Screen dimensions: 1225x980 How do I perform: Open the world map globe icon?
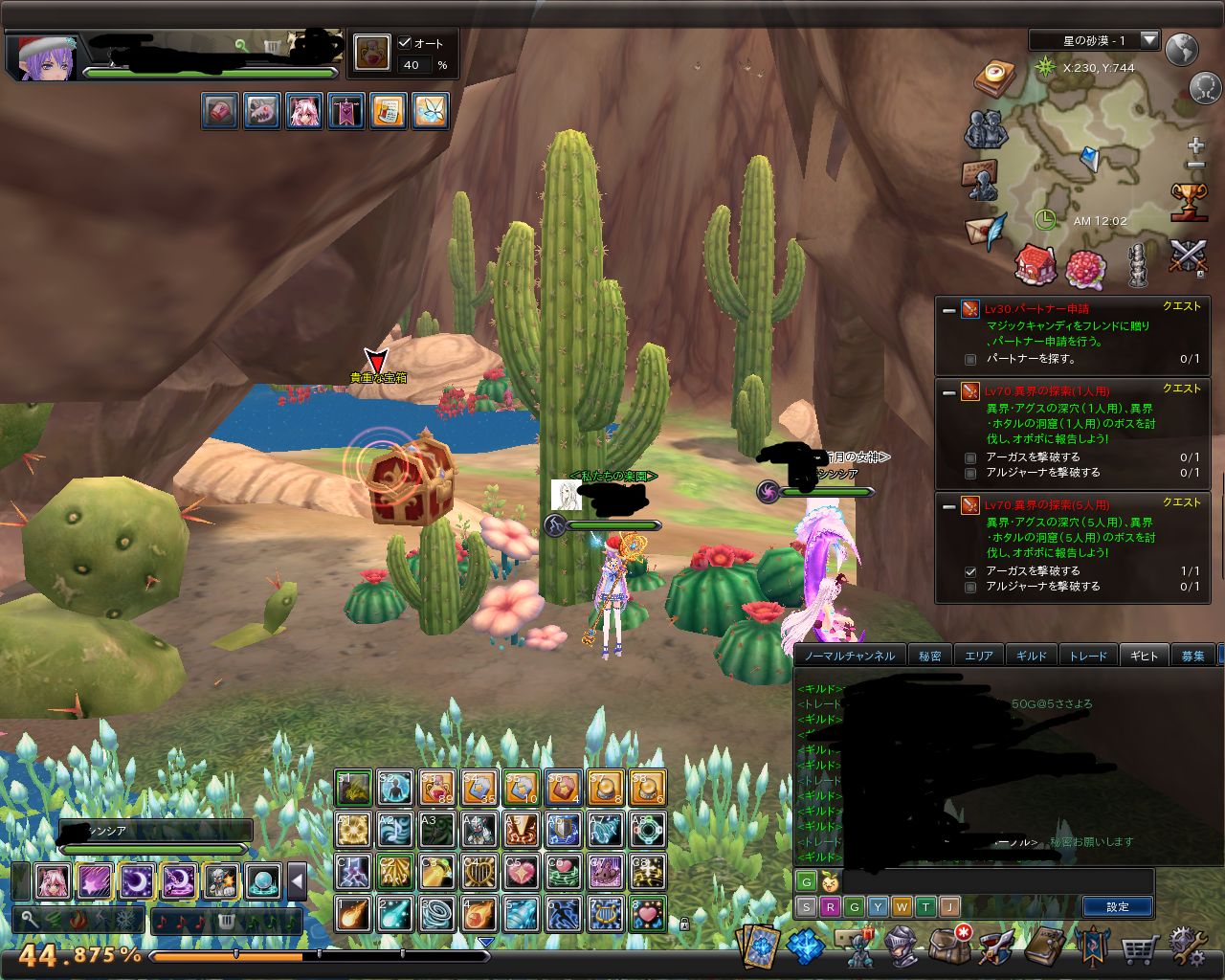tap(1183, 48)
